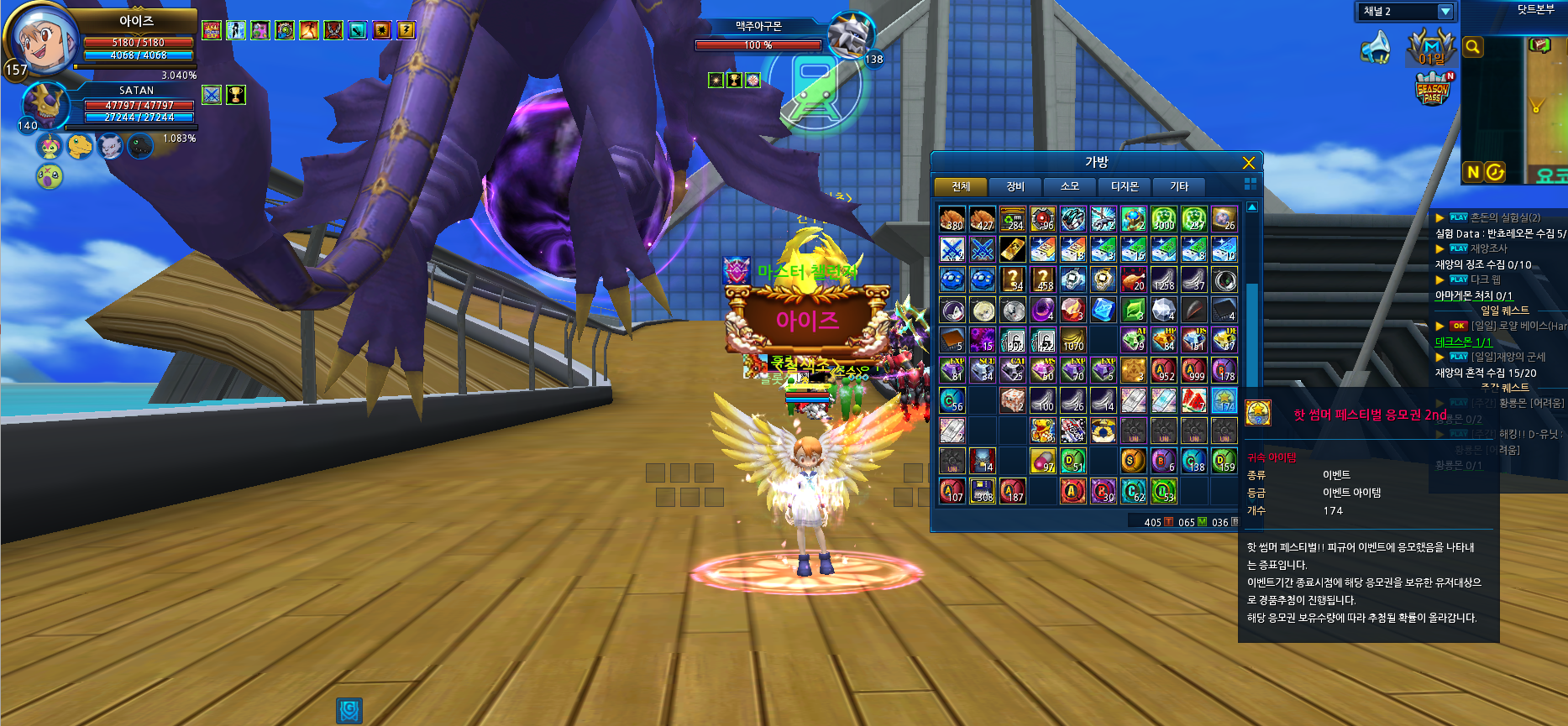Screen dimensions: 1568x726
Task: Click the SATAN partner digimon portrait
Action: tap(44, 105)
